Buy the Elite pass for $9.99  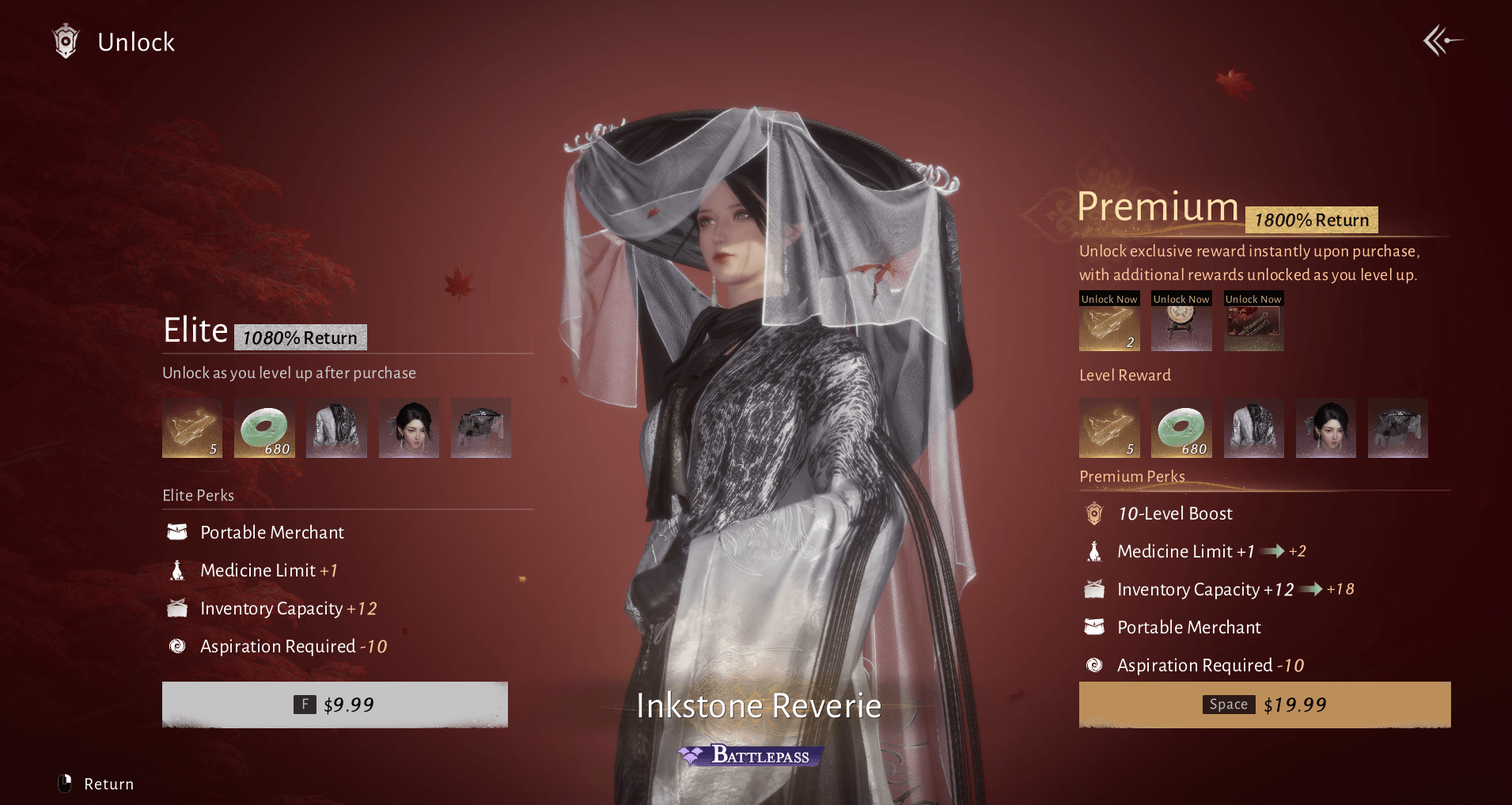pos(335,704)
